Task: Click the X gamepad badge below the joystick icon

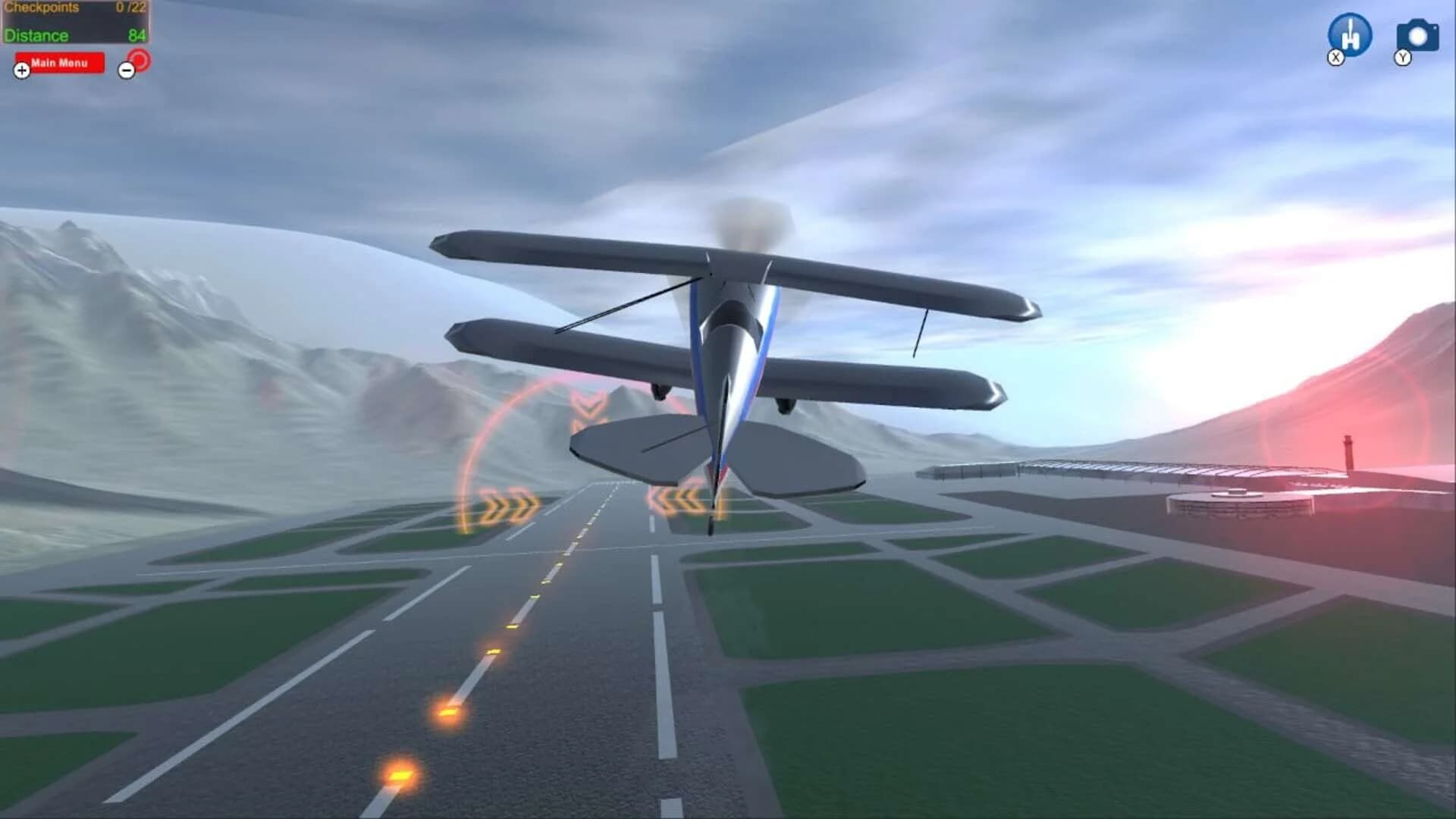Action: tap(1335, 57)
